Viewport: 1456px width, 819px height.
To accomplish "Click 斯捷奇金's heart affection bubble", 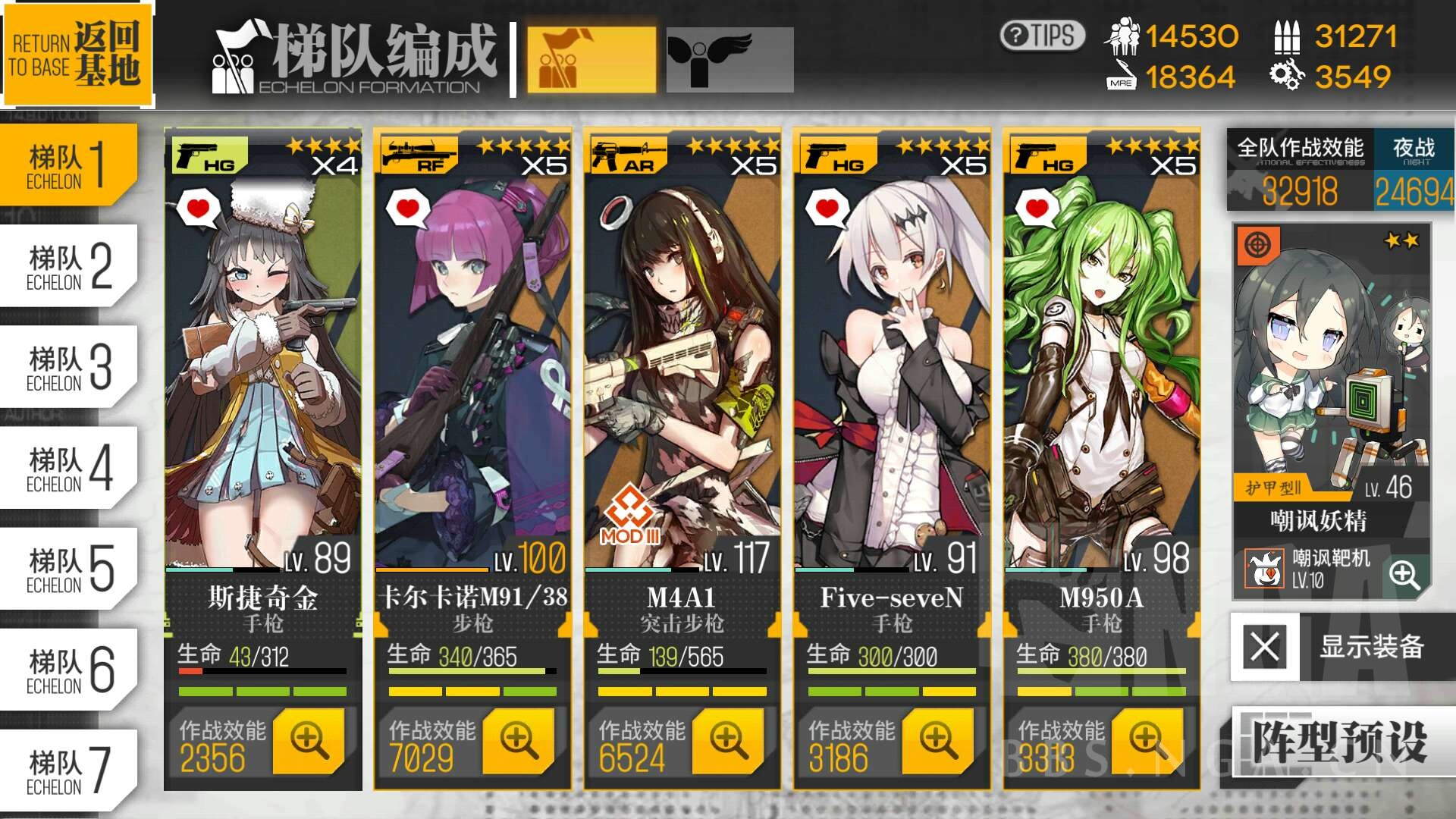I will click(x=197, y=206).
